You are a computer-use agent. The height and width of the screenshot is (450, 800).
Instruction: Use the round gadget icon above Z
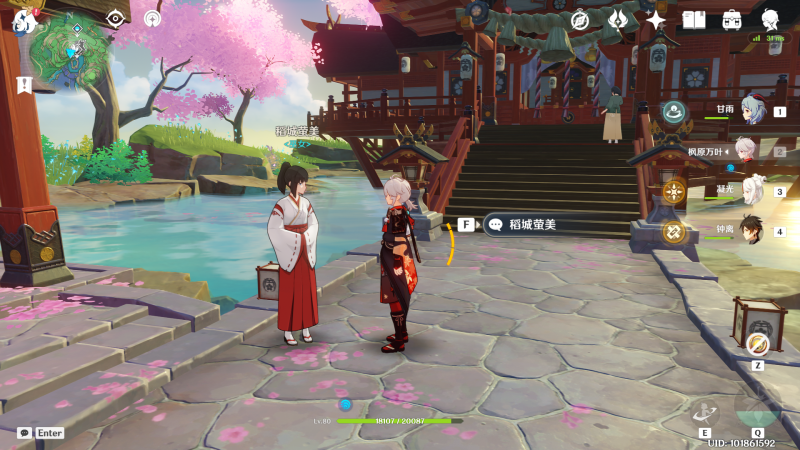pyautogui.click(x=757, y=344)
